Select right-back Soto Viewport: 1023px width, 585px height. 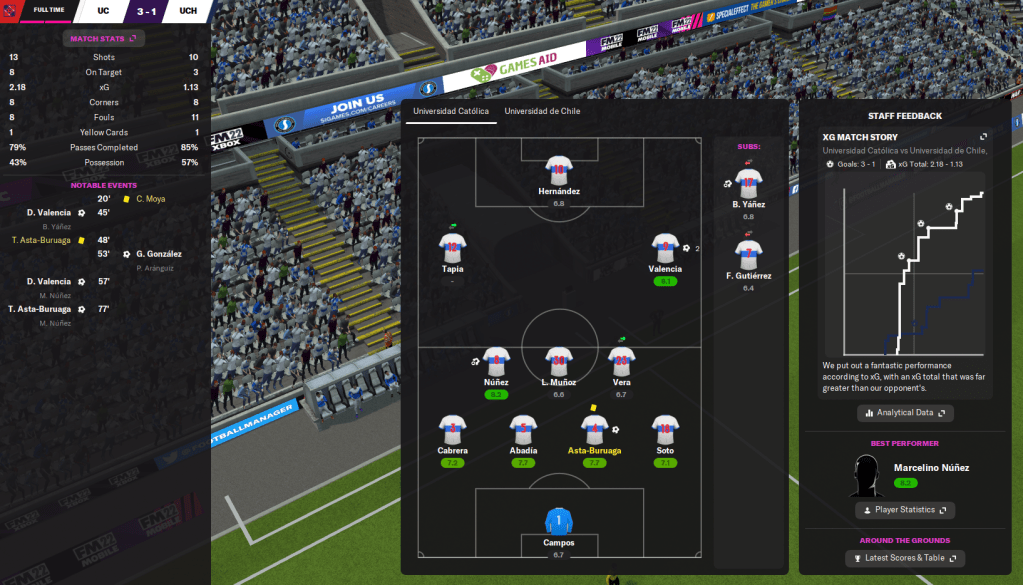pos(665,430)
